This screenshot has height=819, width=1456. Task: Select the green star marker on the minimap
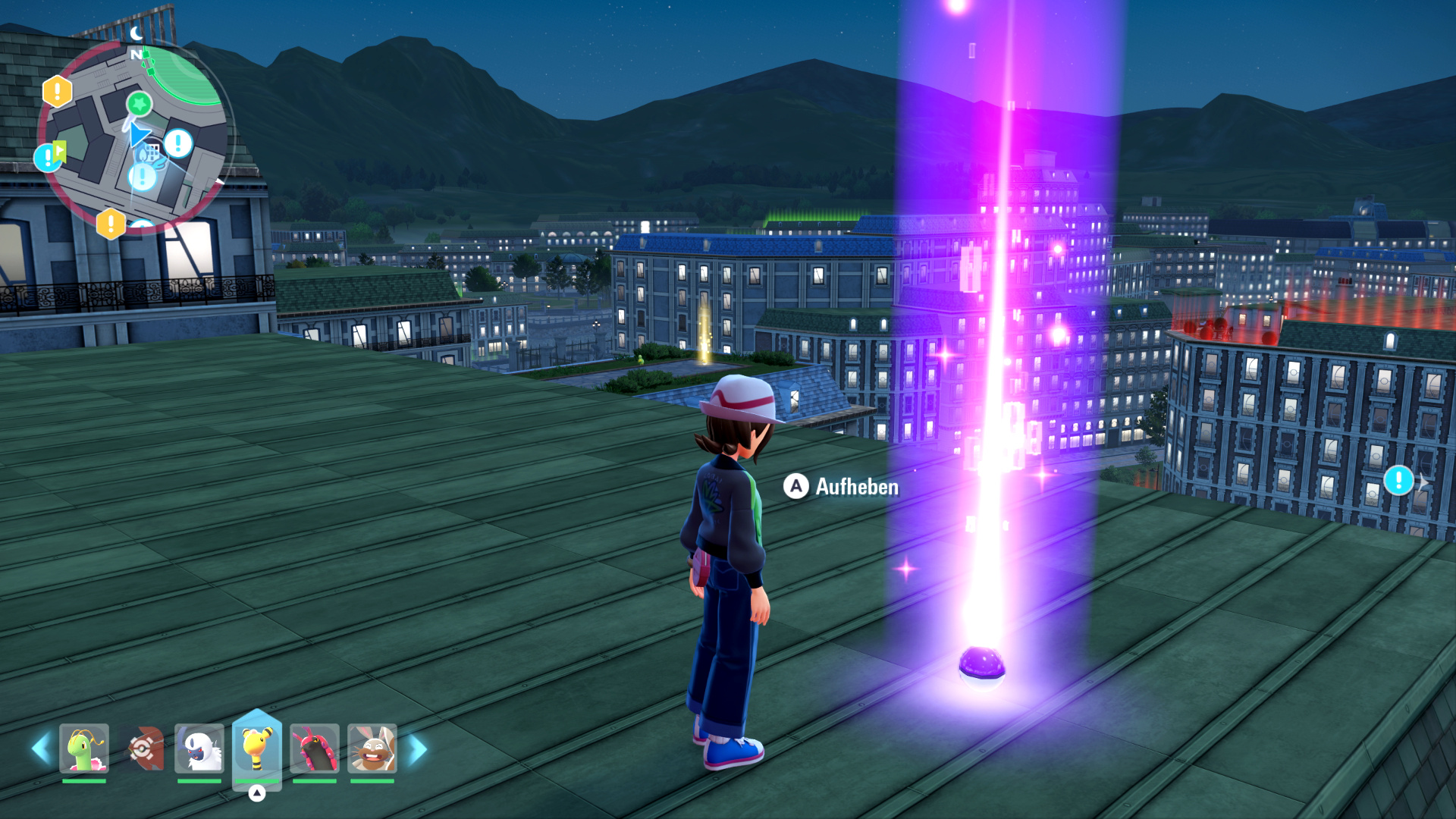(x=139, y=103)
